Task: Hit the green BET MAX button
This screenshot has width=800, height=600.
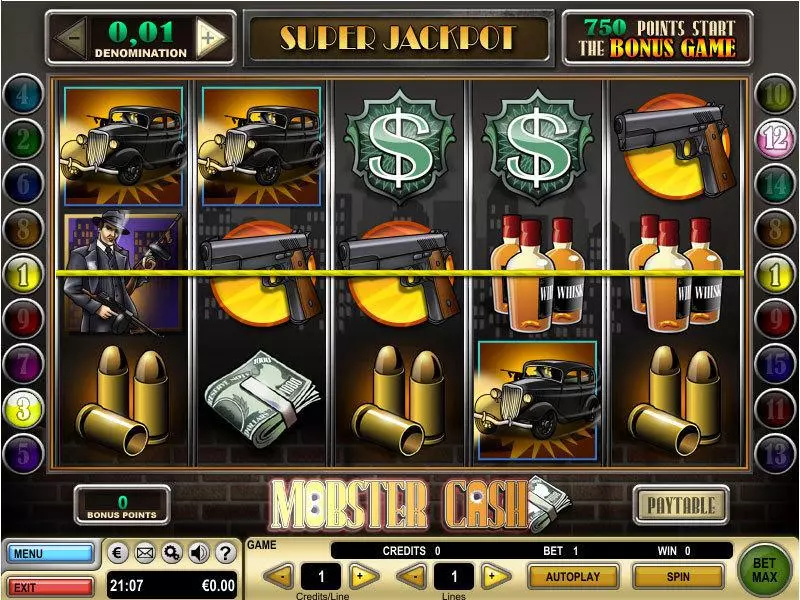Action: pos(765,570)
